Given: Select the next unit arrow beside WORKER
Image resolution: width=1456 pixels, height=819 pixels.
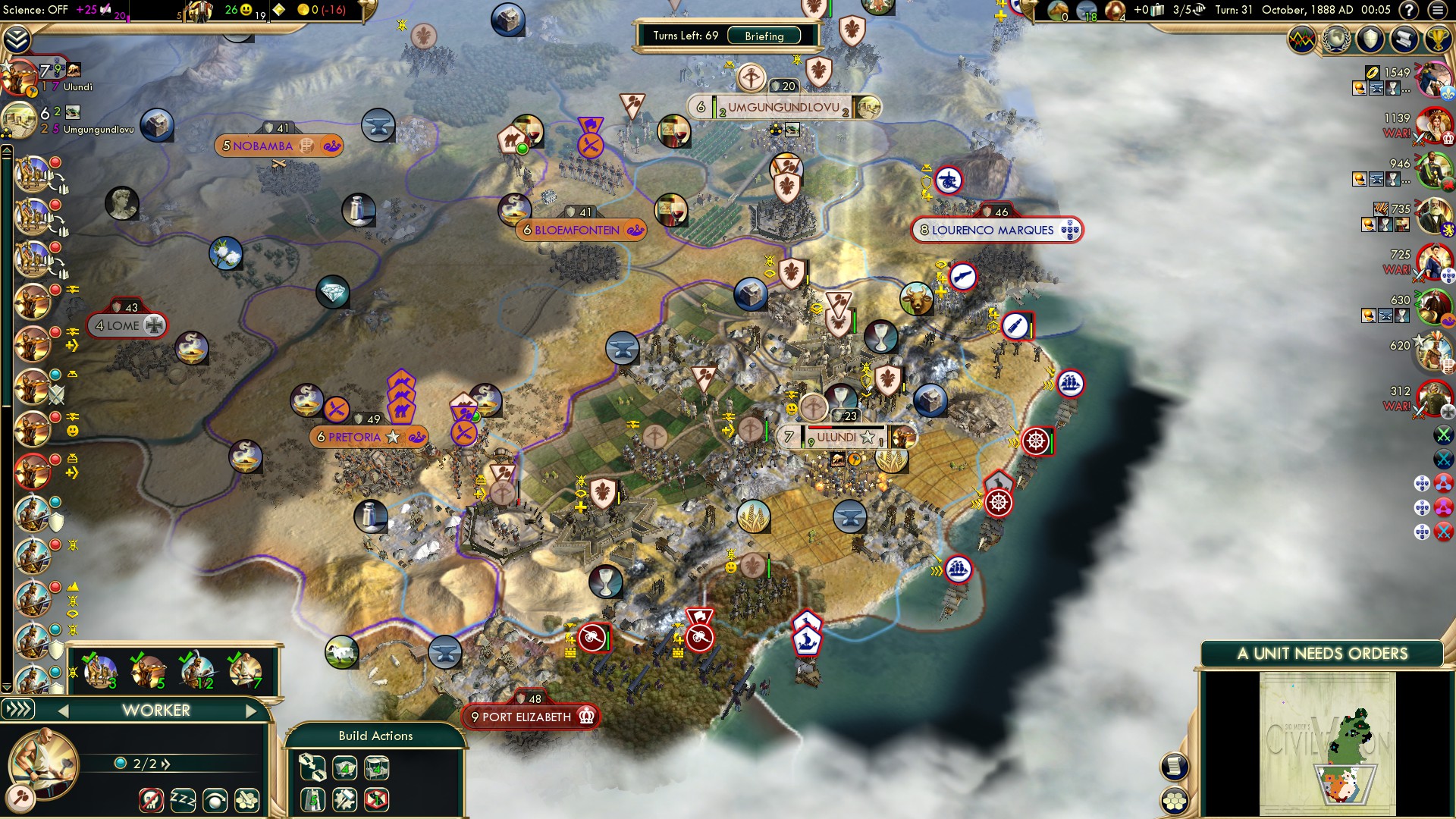Looking at the screenshot, I should [x=253, y=711].
